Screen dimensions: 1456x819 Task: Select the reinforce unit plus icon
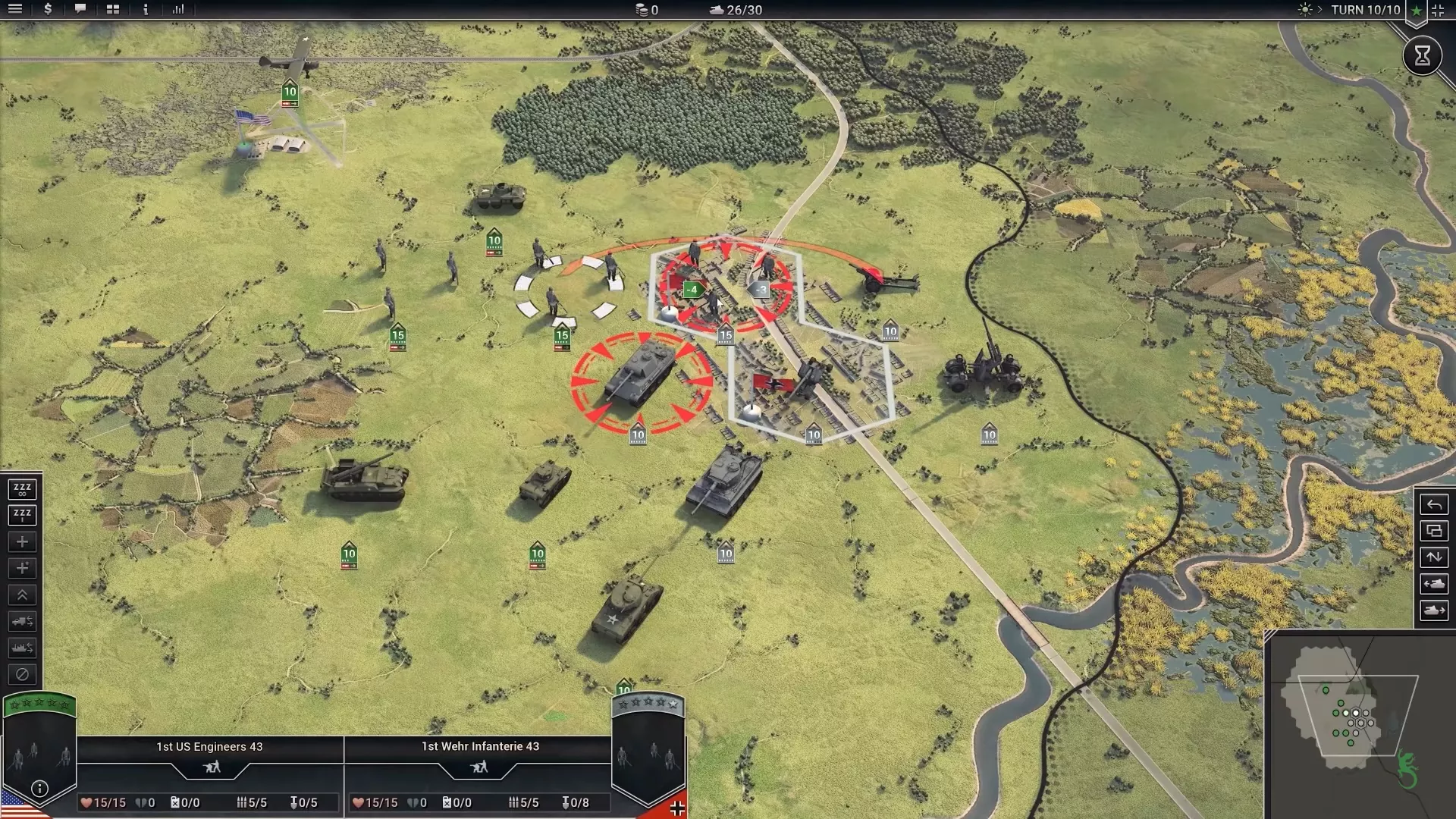22,541
